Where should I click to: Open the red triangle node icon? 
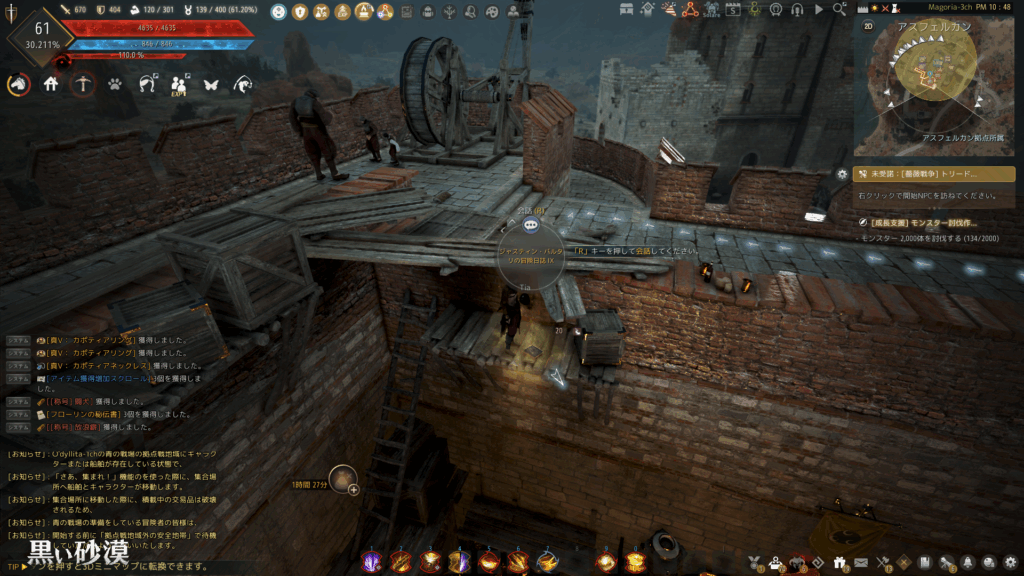690,10
